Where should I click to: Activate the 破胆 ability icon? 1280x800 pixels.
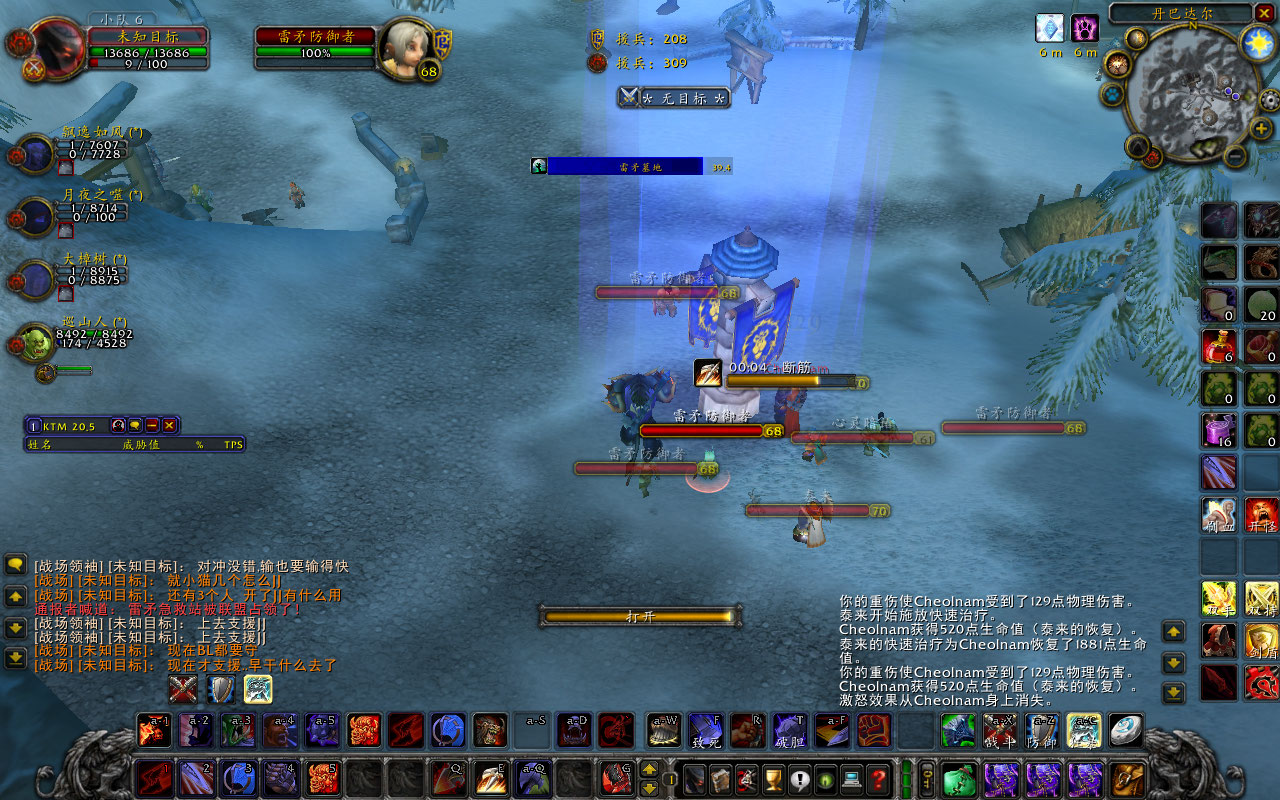tap(790, 730)
